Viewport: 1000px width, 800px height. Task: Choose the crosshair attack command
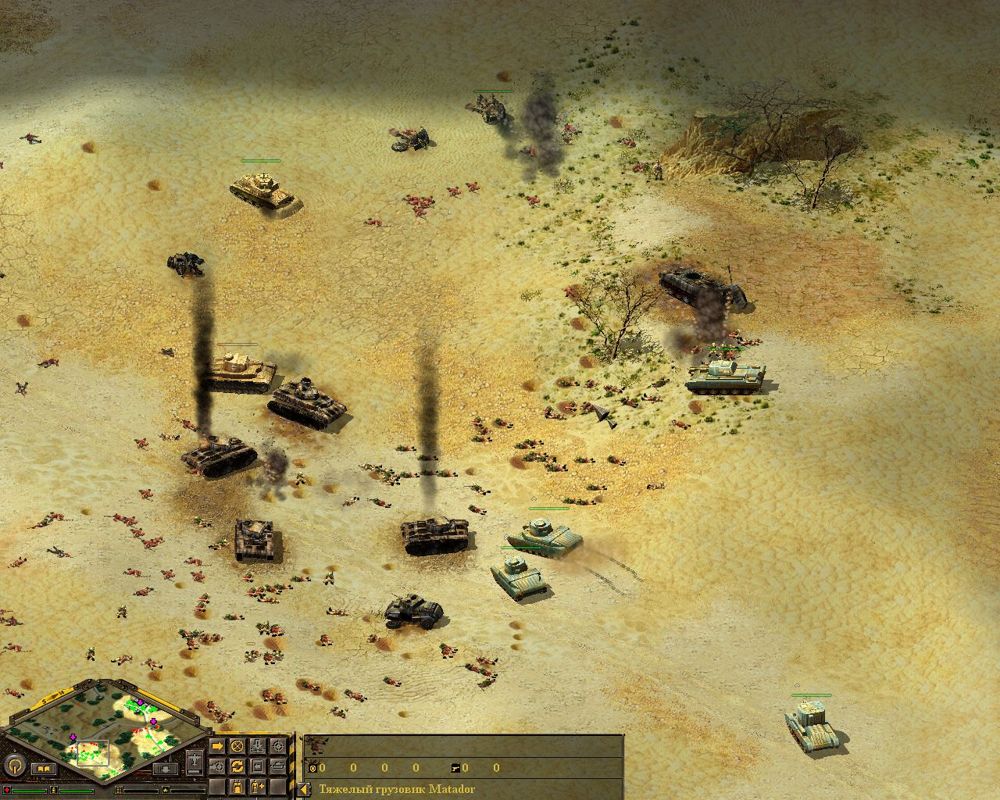pyautogui.click(x=278, y=746)
